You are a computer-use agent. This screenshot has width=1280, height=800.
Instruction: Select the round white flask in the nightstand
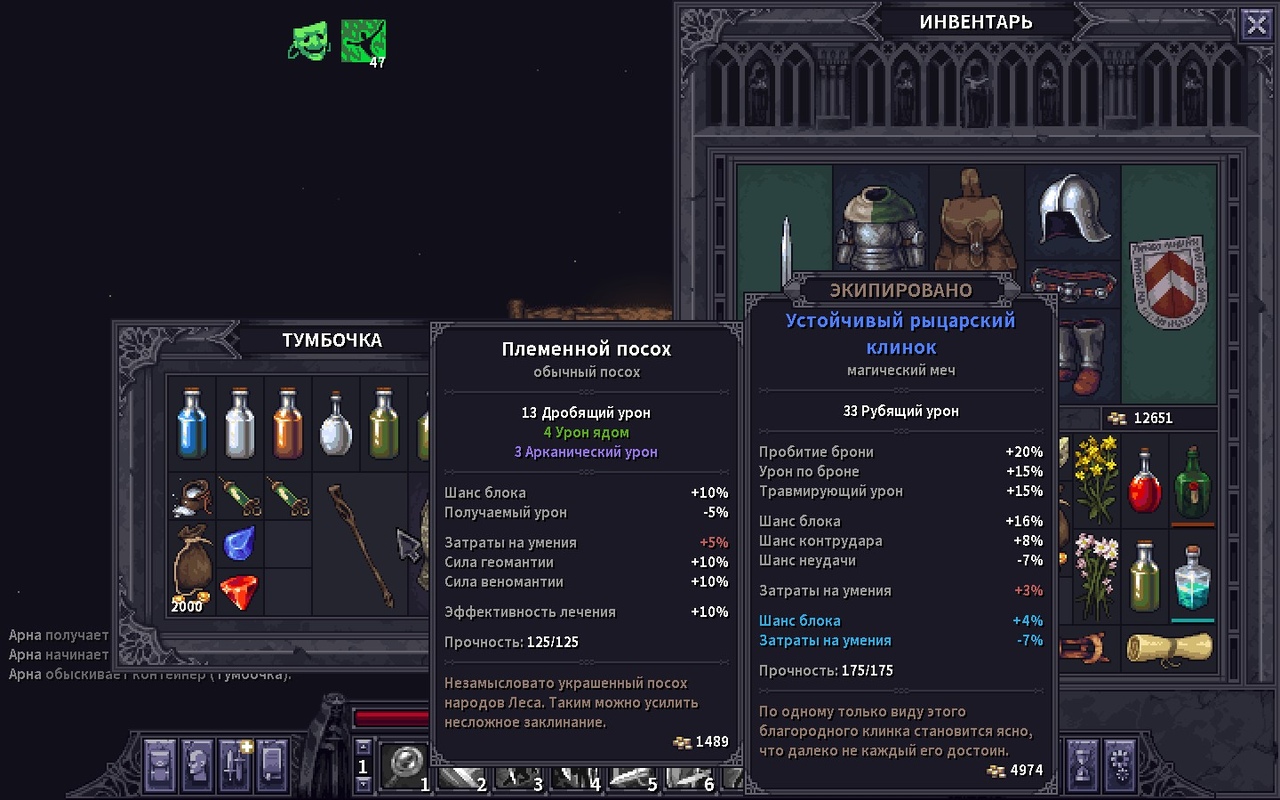[336, 425]
